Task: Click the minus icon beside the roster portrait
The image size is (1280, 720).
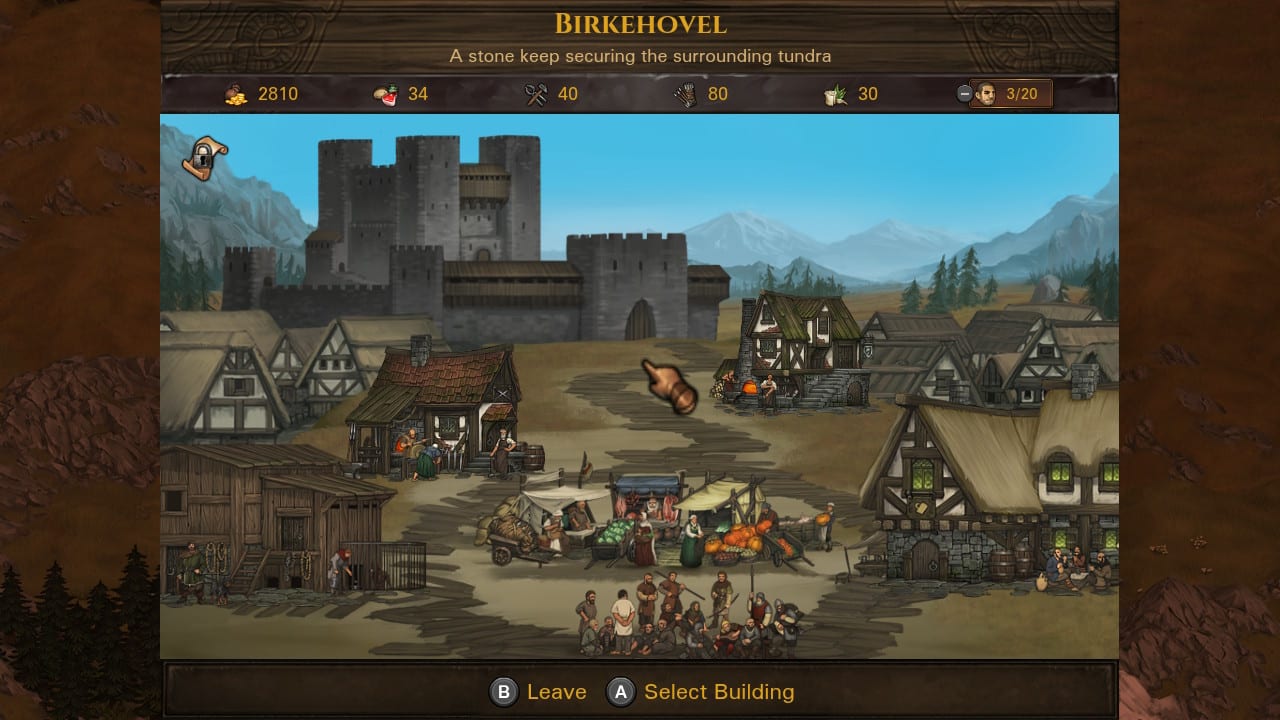Action: 964,93
